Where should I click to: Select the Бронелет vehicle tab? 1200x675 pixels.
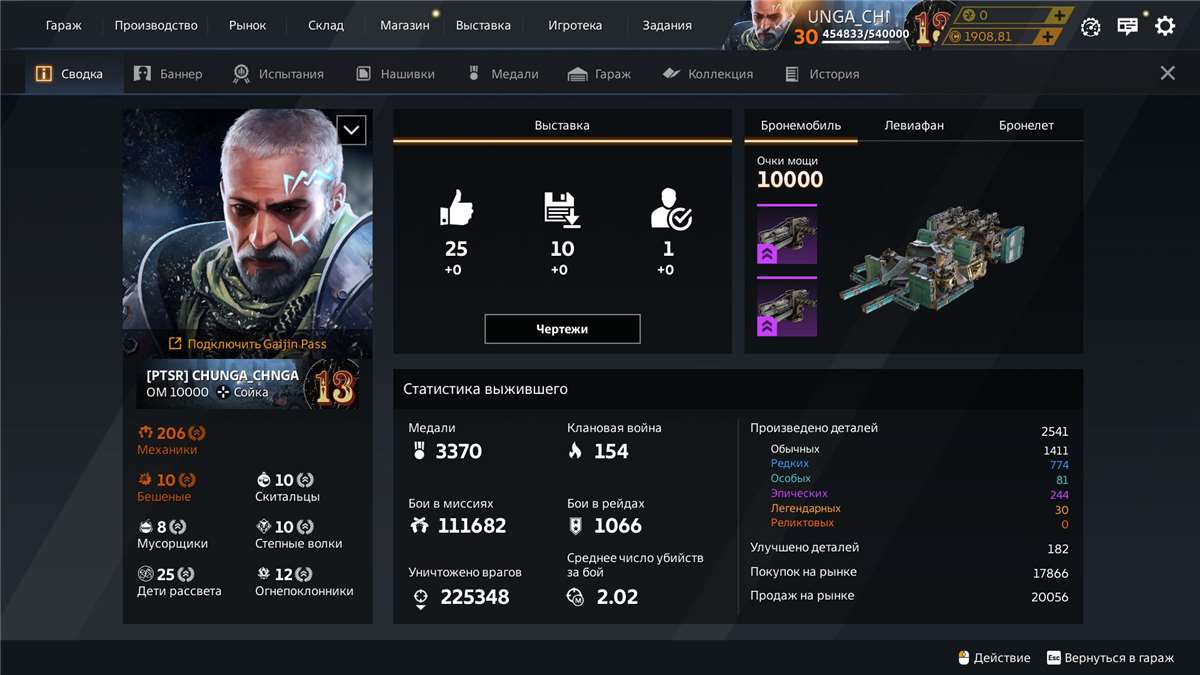click(1026, 125)
